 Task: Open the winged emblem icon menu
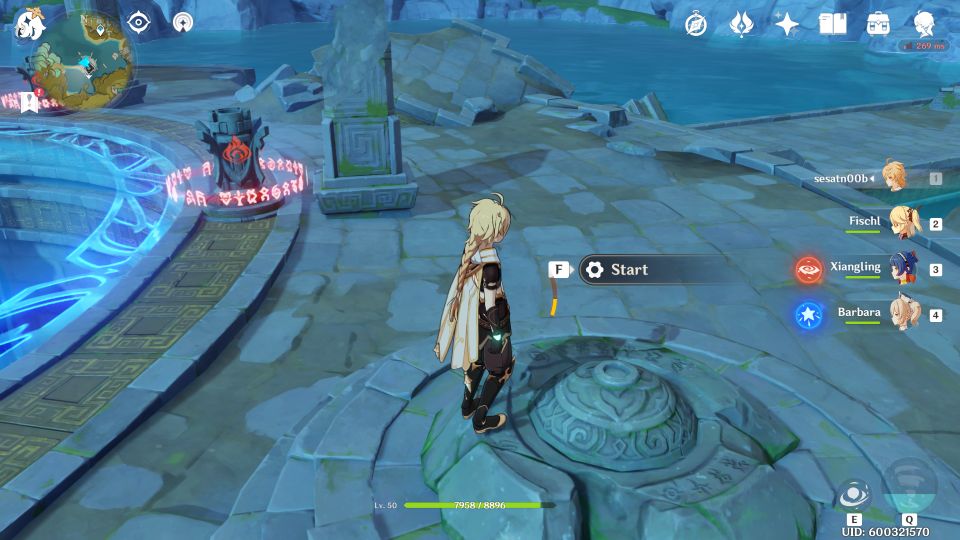tap(741, 24)
